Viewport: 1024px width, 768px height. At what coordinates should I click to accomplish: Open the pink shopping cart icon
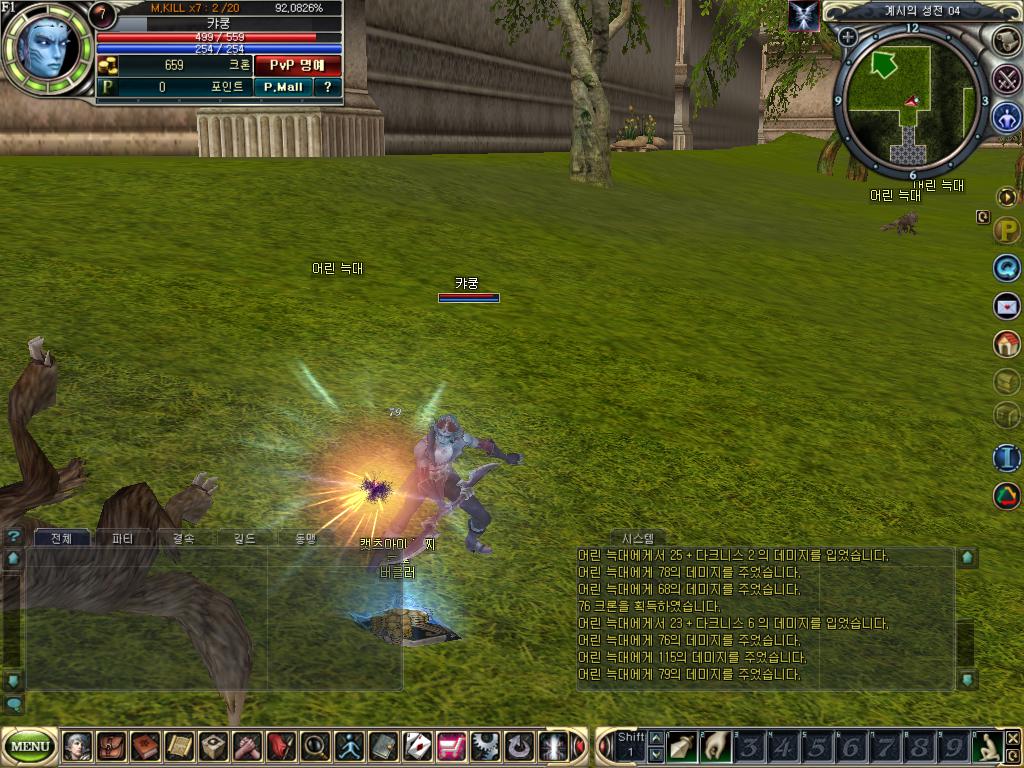pyautogui.click(x=451, y=746)
